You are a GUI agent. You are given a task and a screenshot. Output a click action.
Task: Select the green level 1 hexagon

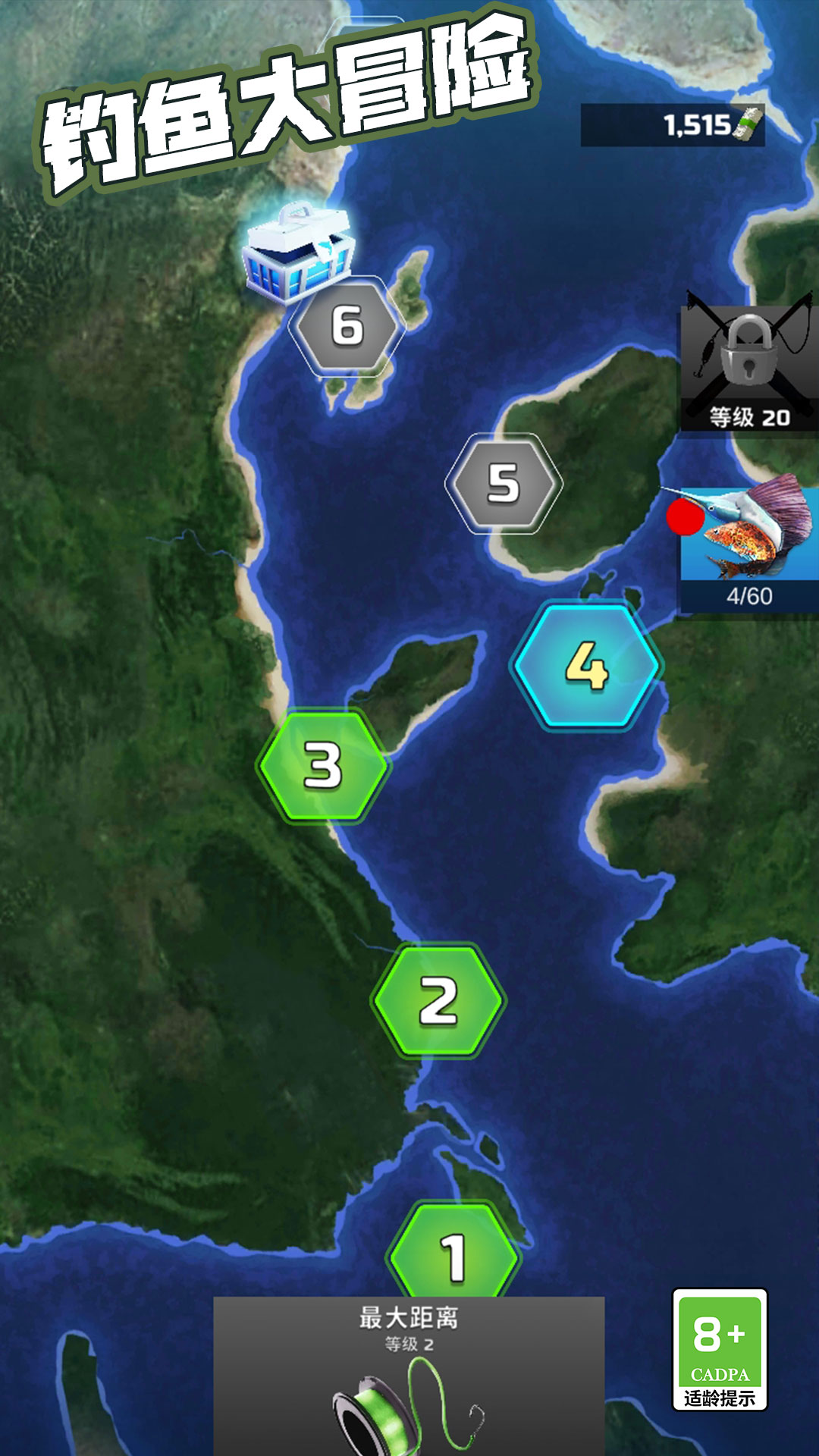point(453,1253)
